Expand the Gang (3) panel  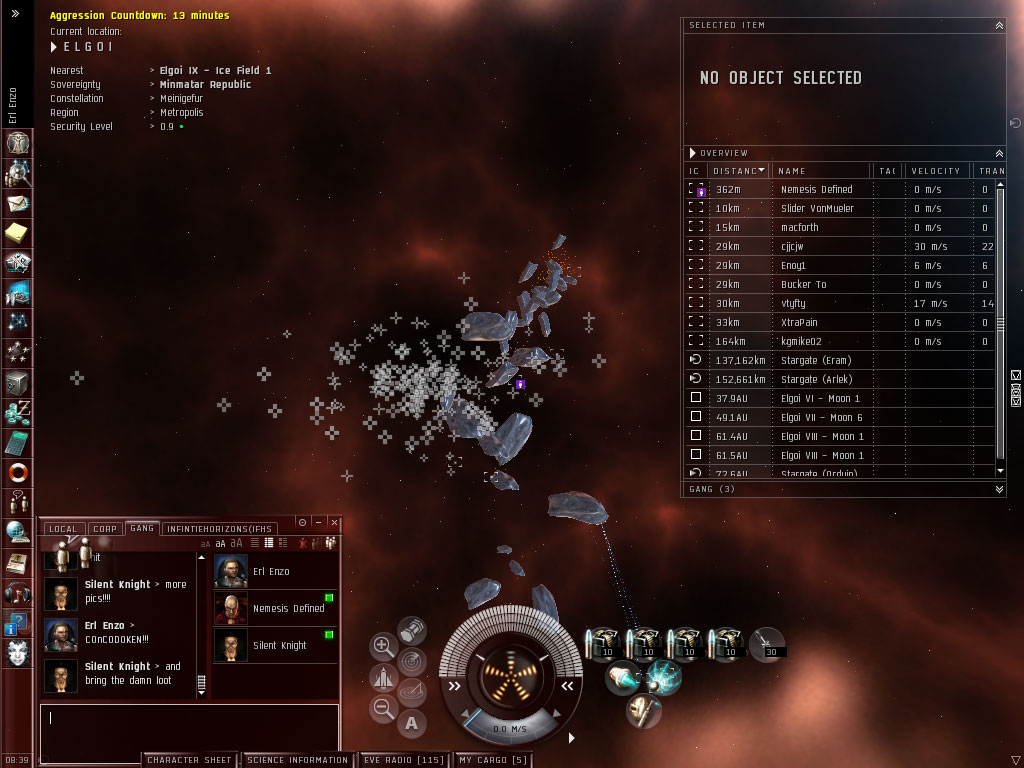click(x=999, y=489)
